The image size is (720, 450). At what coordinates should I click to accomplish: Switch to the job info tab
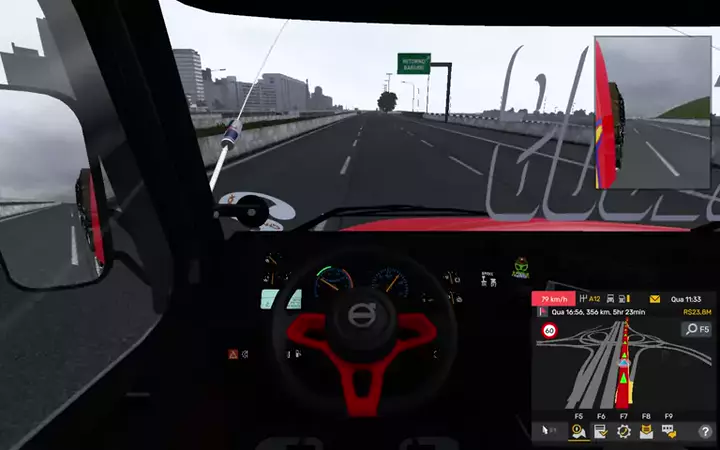pyautogui.click(x=601, y=431)
